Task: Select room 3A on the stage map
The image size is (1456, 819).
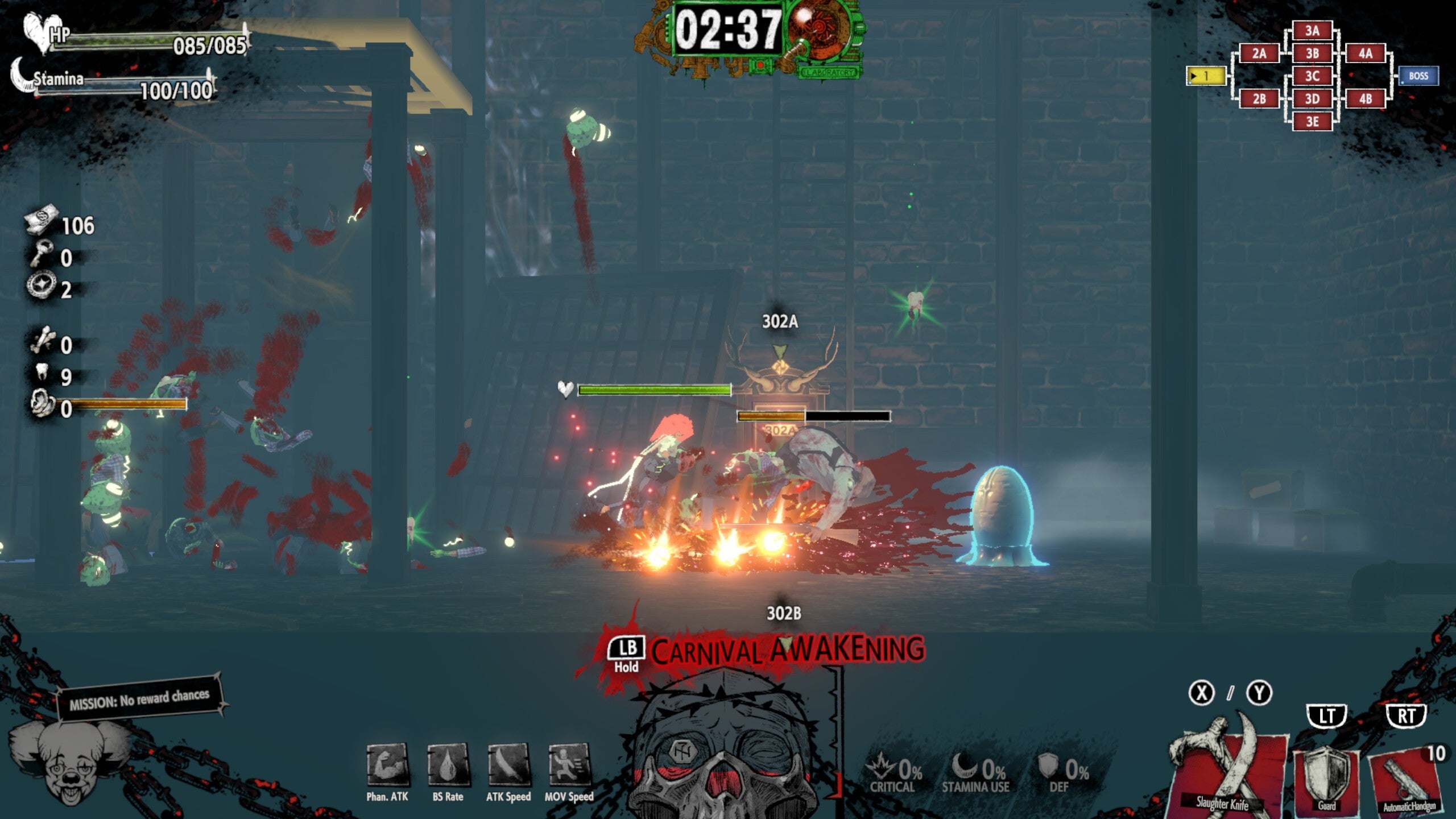Action: tap(1312, 31)
